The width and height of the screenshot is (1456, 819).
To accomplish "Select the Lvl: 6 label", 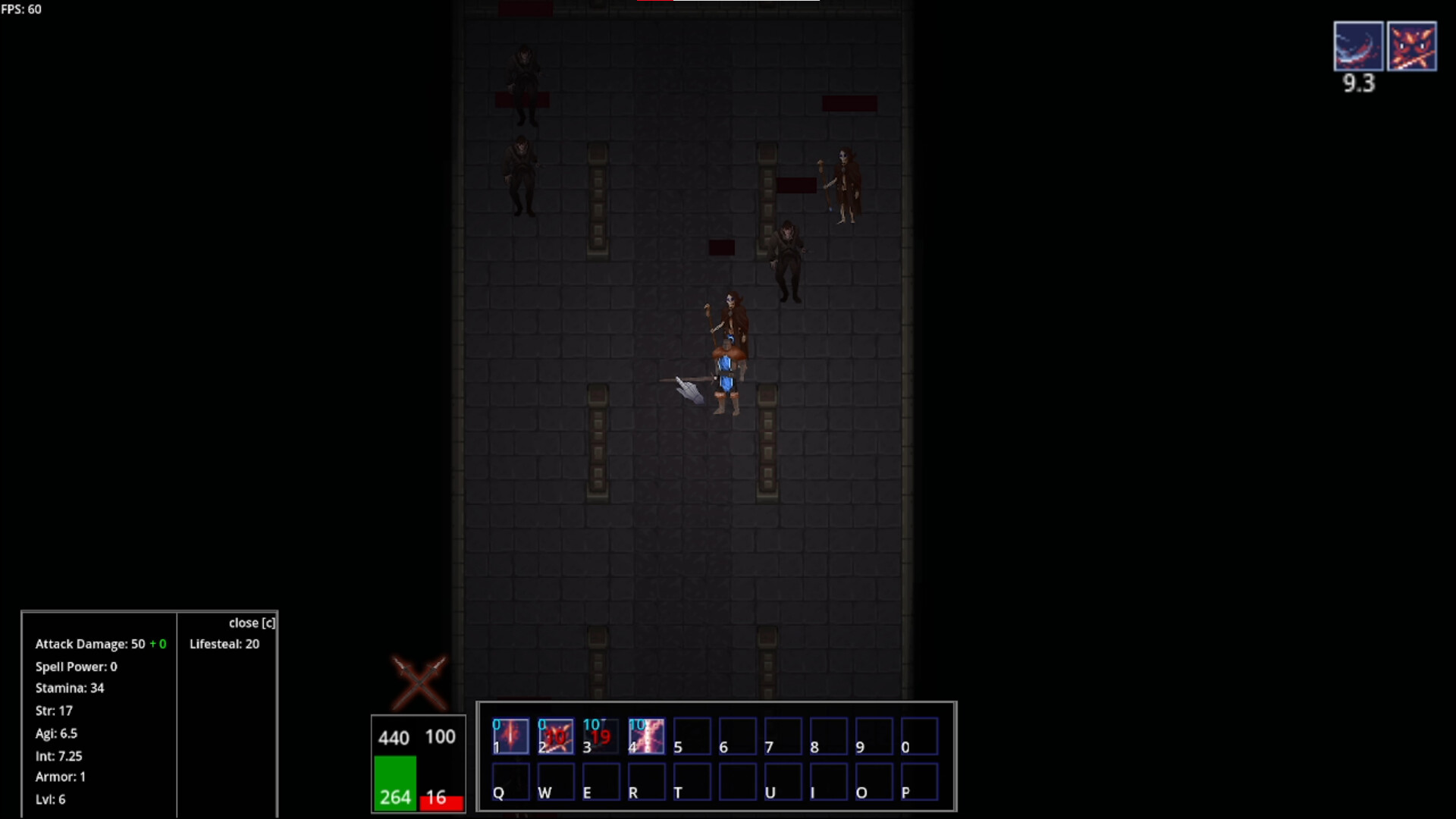I will [50, 799].
